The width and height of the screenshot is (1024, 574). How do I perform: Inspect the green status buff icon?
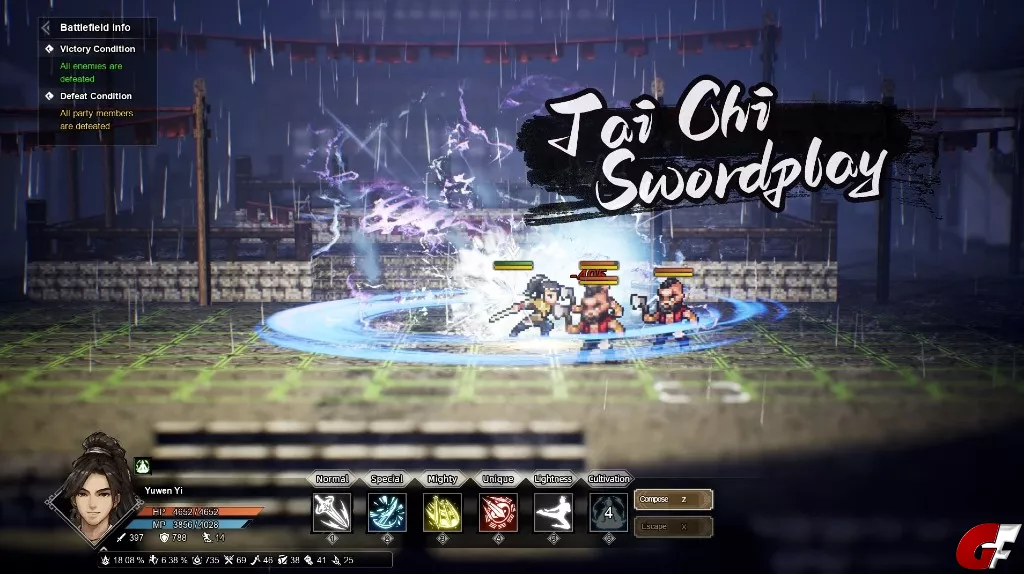pos(142,465)
